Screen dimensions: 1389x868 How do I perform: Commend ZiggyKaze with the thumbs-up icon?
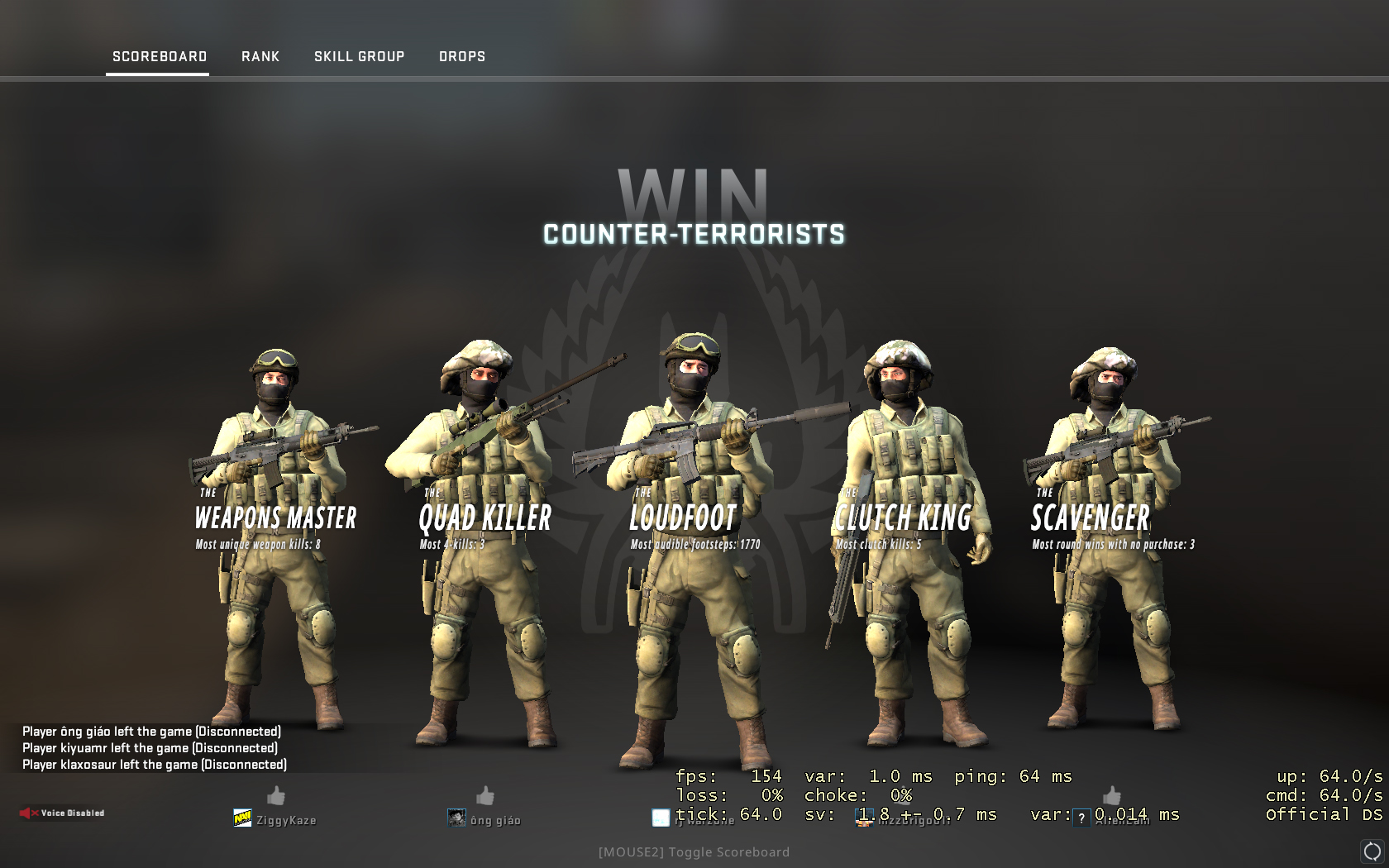(276, 795)
